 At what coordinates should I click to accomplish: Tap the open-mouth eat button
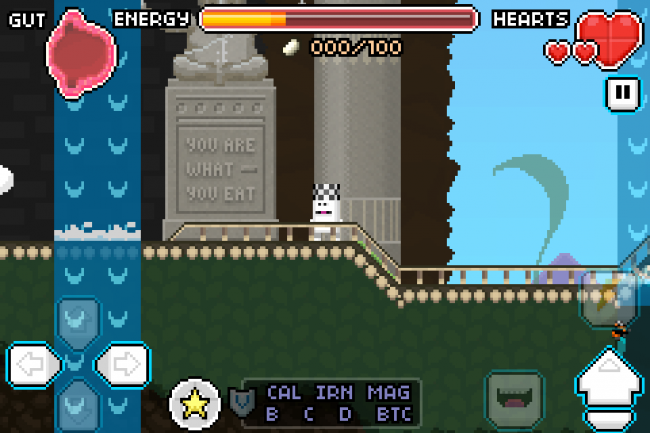click(x=514, y=397)
